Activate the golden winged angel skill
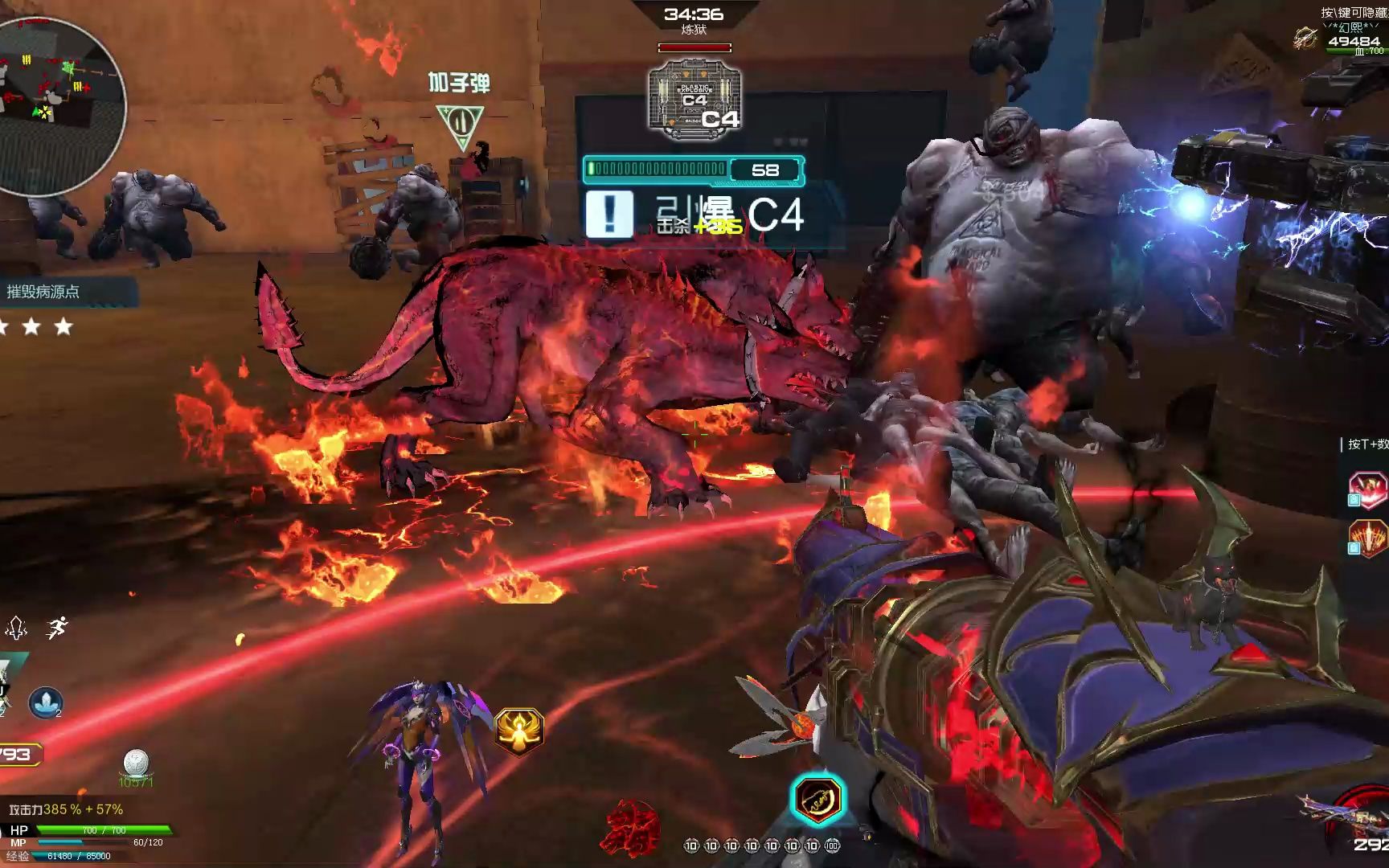 click(x=519, y=731)
